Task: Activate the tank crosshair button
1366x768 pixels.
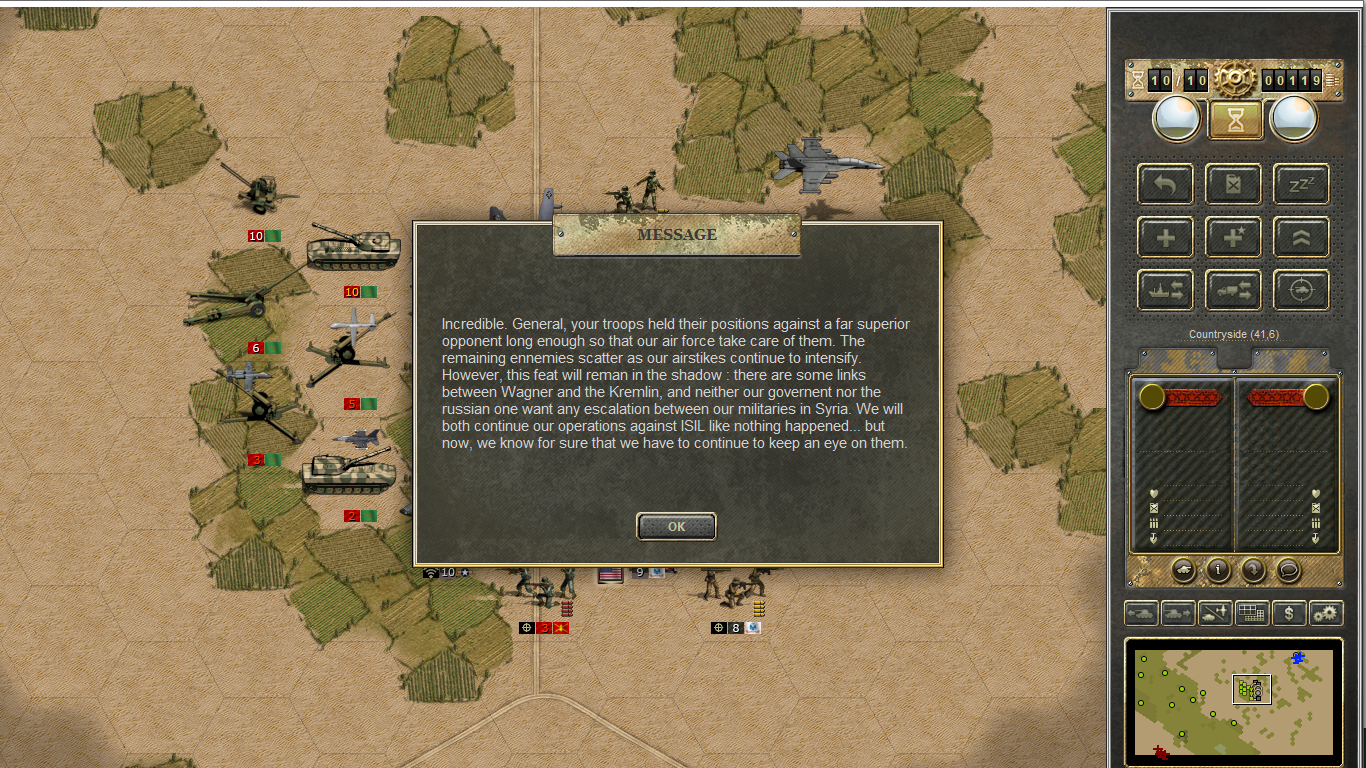Action: pyautogui.click(x=1301, y=291)
